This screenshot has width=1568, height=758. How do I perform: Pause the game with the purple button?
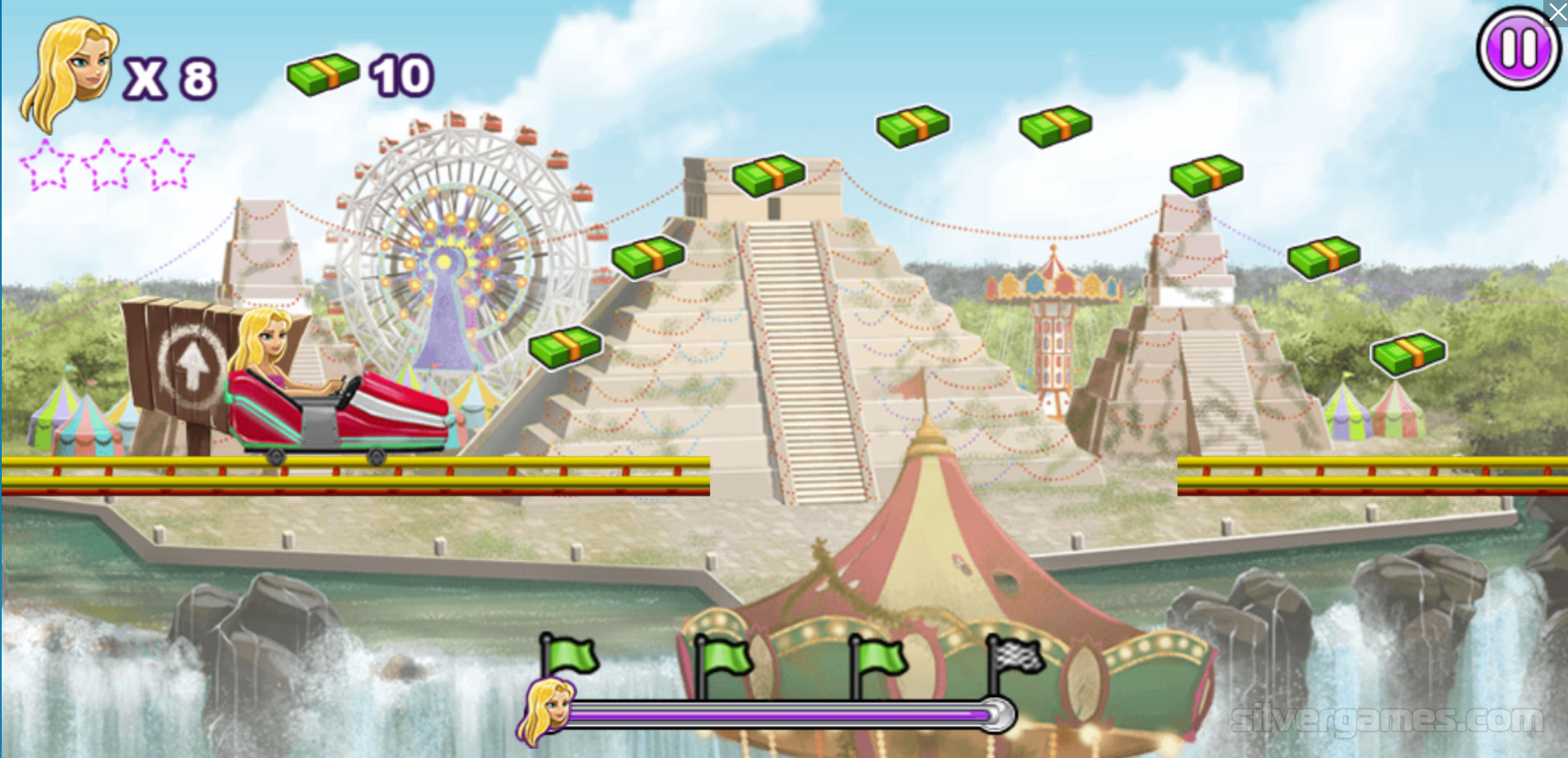pyautogui.click(x=1518, y=48)
